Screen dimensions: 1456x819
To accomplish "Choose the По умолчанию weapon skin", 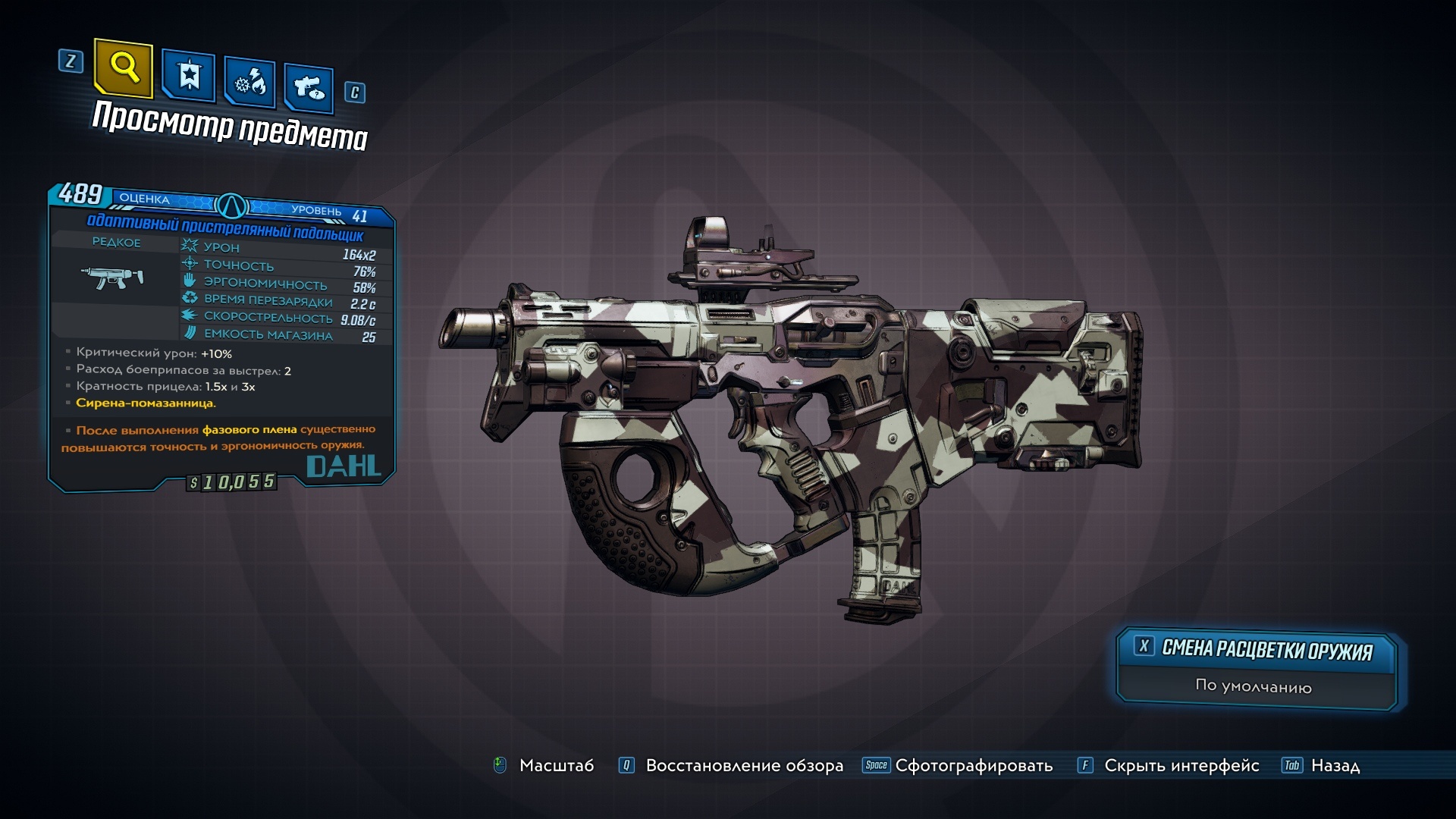I will click(1254, 686).
